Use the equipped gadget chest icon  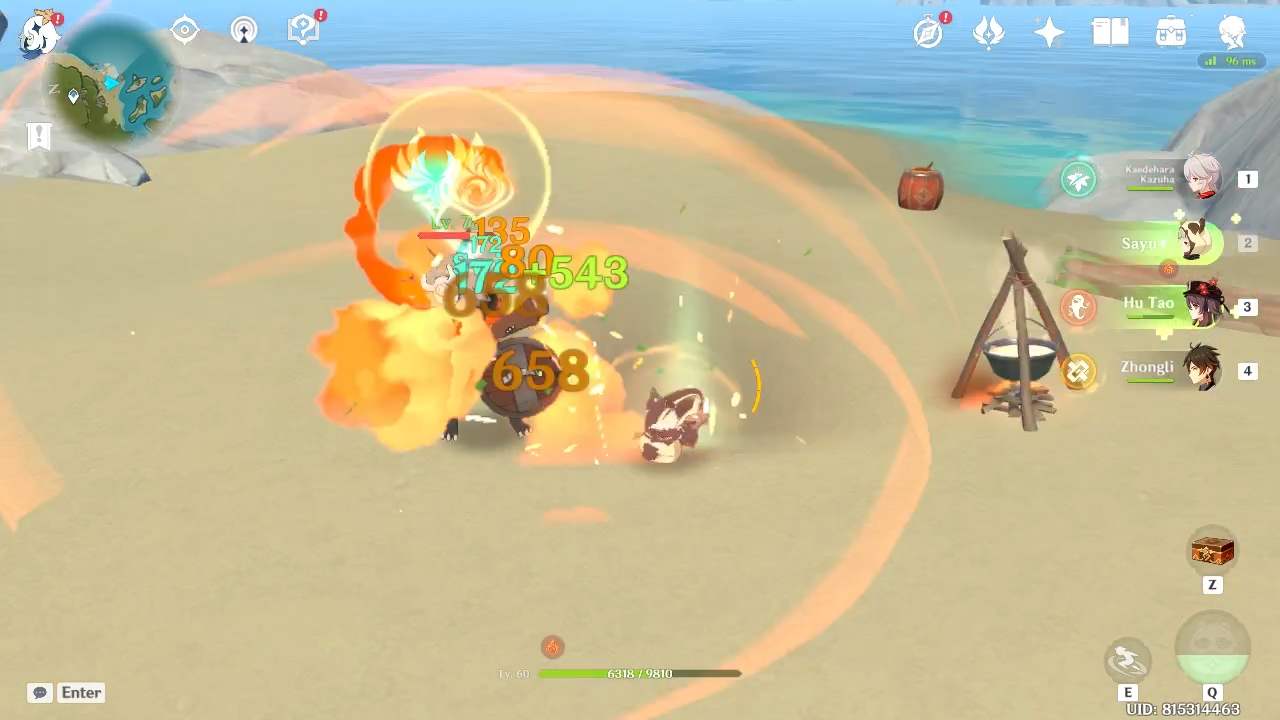pyautogui.click(x=1212, y=550)
